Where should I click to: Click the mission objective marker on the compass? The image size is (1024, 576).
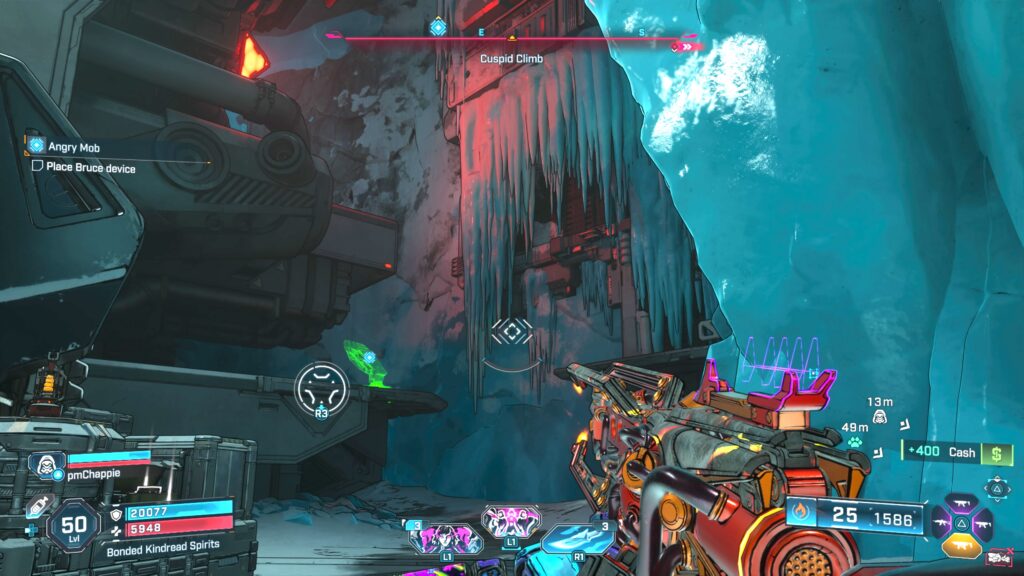(x=437, y=27)
